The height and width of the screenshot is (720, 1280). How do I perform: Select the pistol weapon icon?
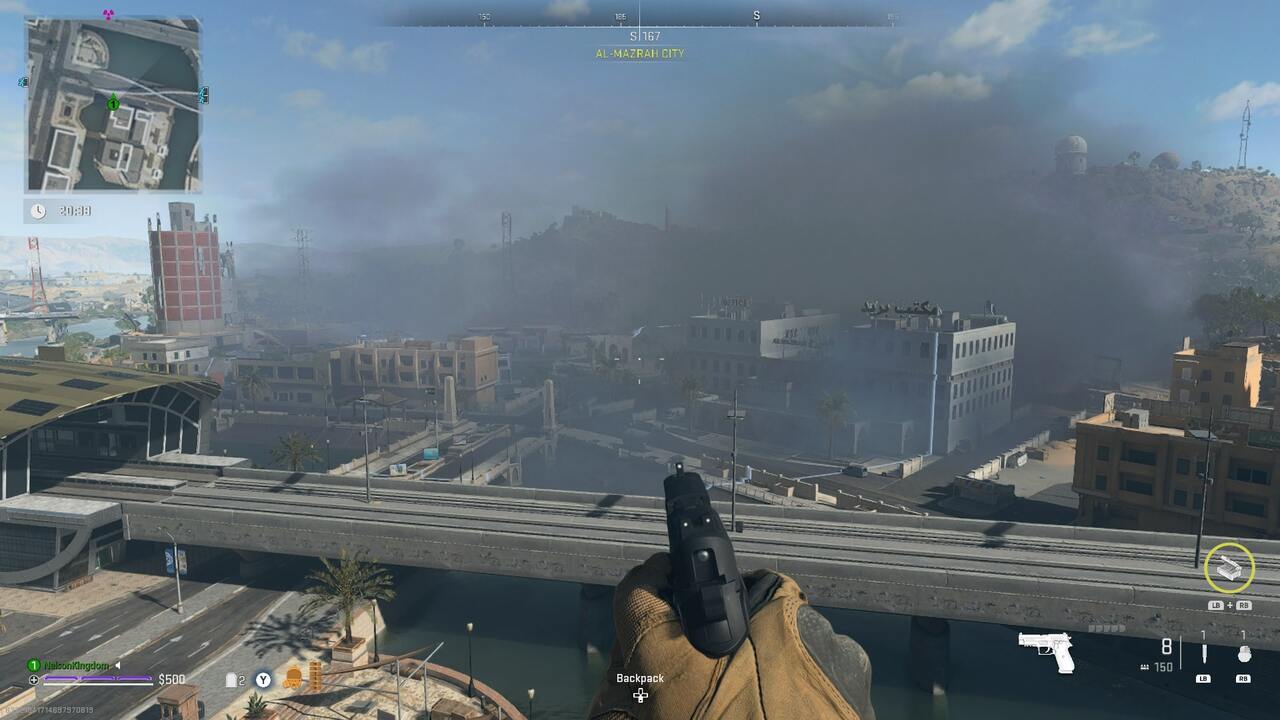coord(1047,651)
